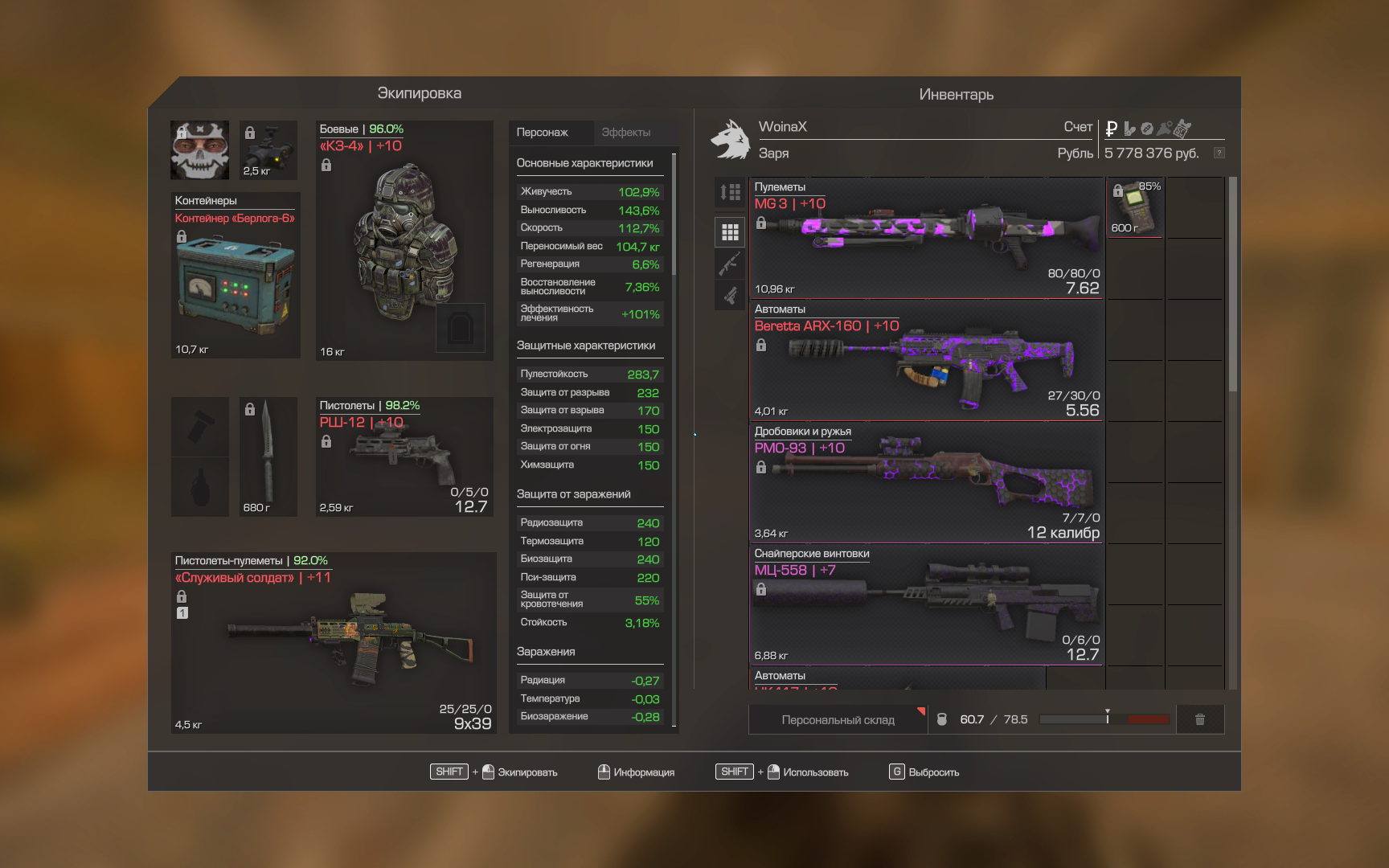
Task: Open the question mark help by balance
Action: (x=1219, y=153)
